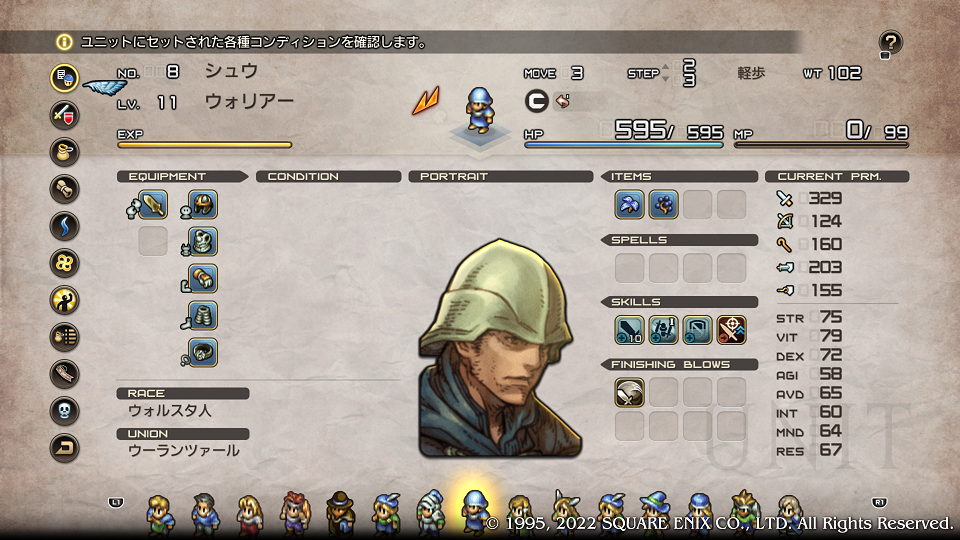The height and width of the screenshot is (540, 960).
Task: Select the body armor equipment slot
Action: (203, 241)
